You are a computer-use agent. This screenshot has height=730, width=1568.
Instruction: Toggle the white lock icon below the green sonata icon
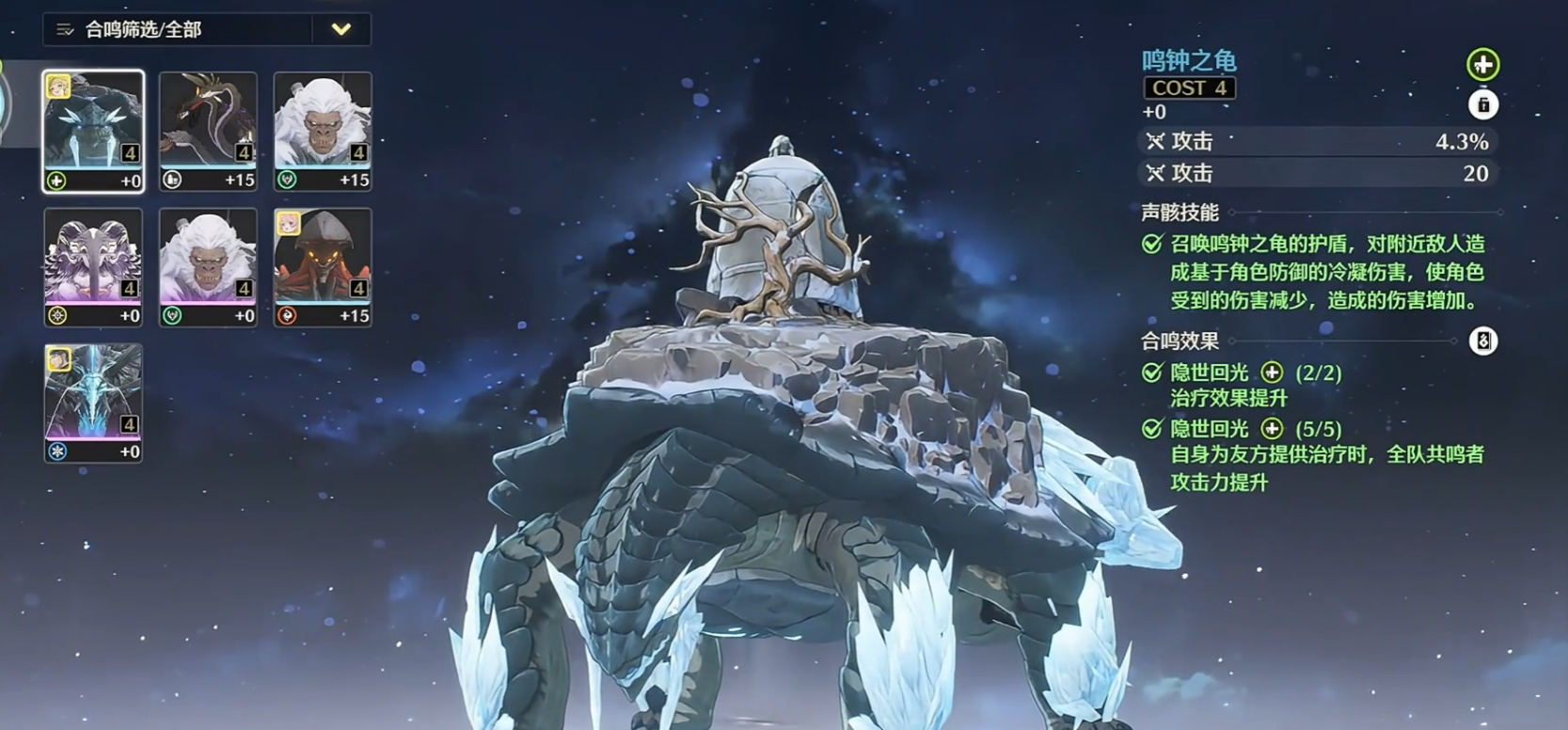(x=1482, y=104)
